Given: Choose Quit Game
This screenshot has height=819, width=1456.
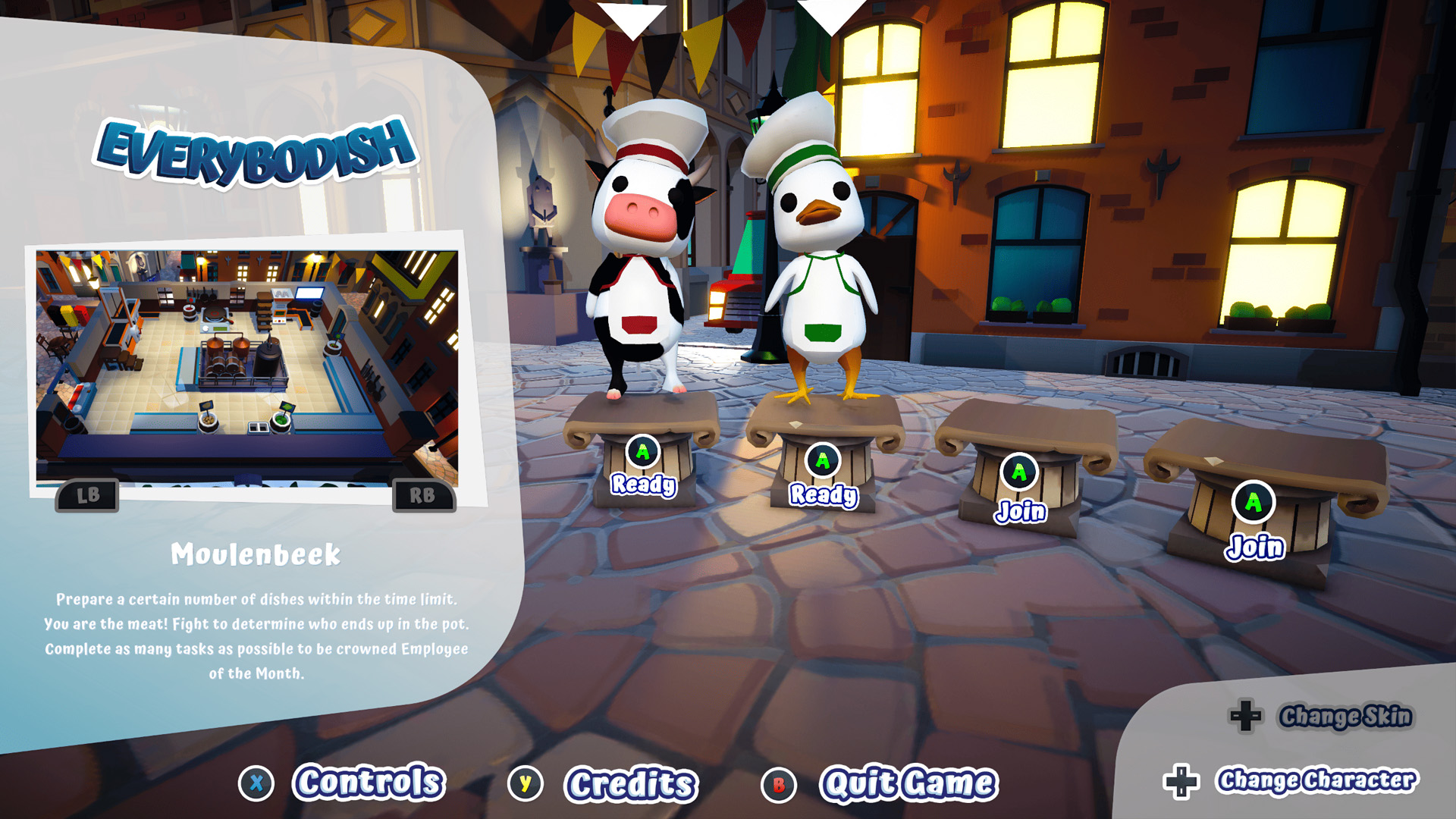Looking at the screenshot, I should (908, 784).
